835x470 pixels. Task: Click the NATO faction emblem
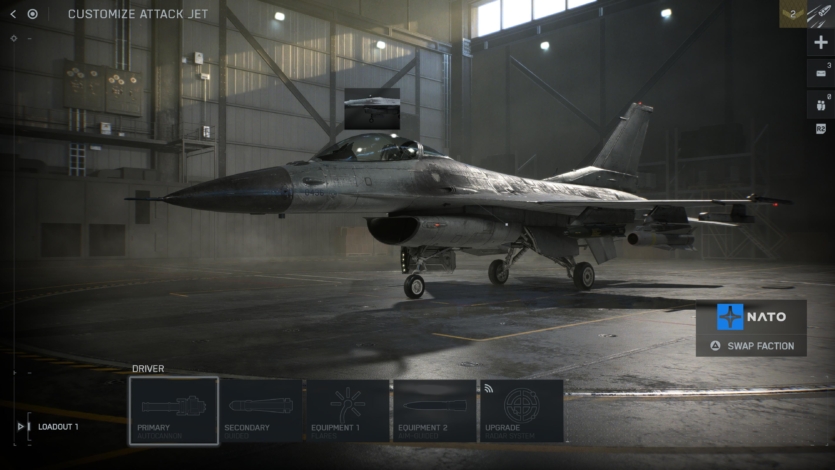tap(731, 316)
